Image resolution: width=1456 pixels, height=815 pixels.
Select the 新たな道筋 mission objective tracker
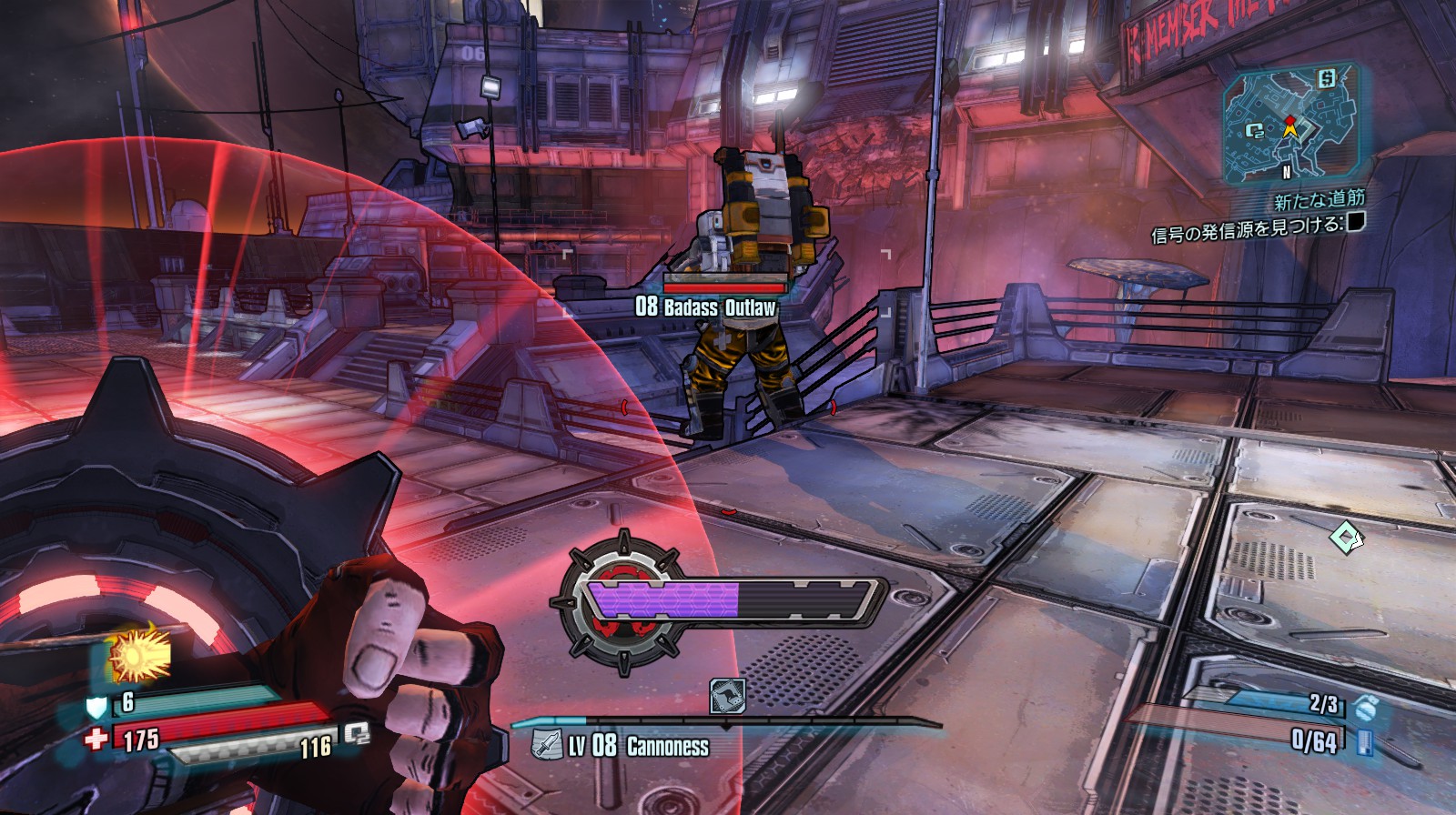pyautogui.click(x=1318, y=198)
